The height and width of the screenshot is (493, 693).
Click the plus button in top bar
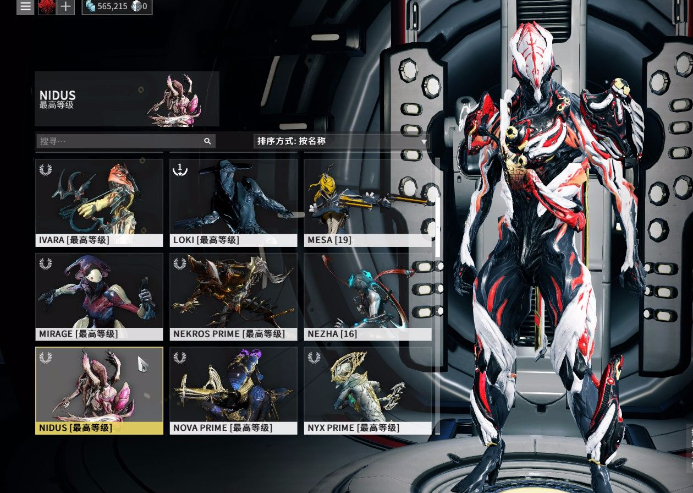[65, 7]
